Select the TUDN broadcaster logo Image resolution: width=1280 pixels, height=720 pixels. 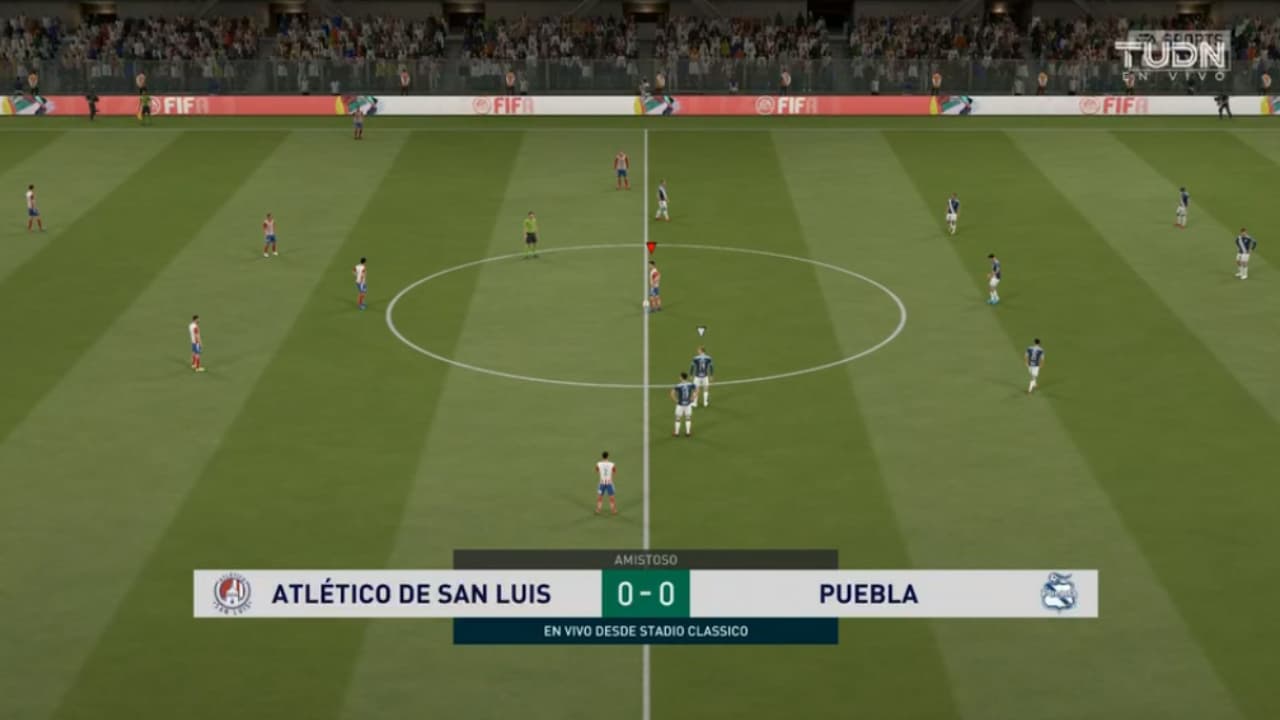(x=1173, y=52)
